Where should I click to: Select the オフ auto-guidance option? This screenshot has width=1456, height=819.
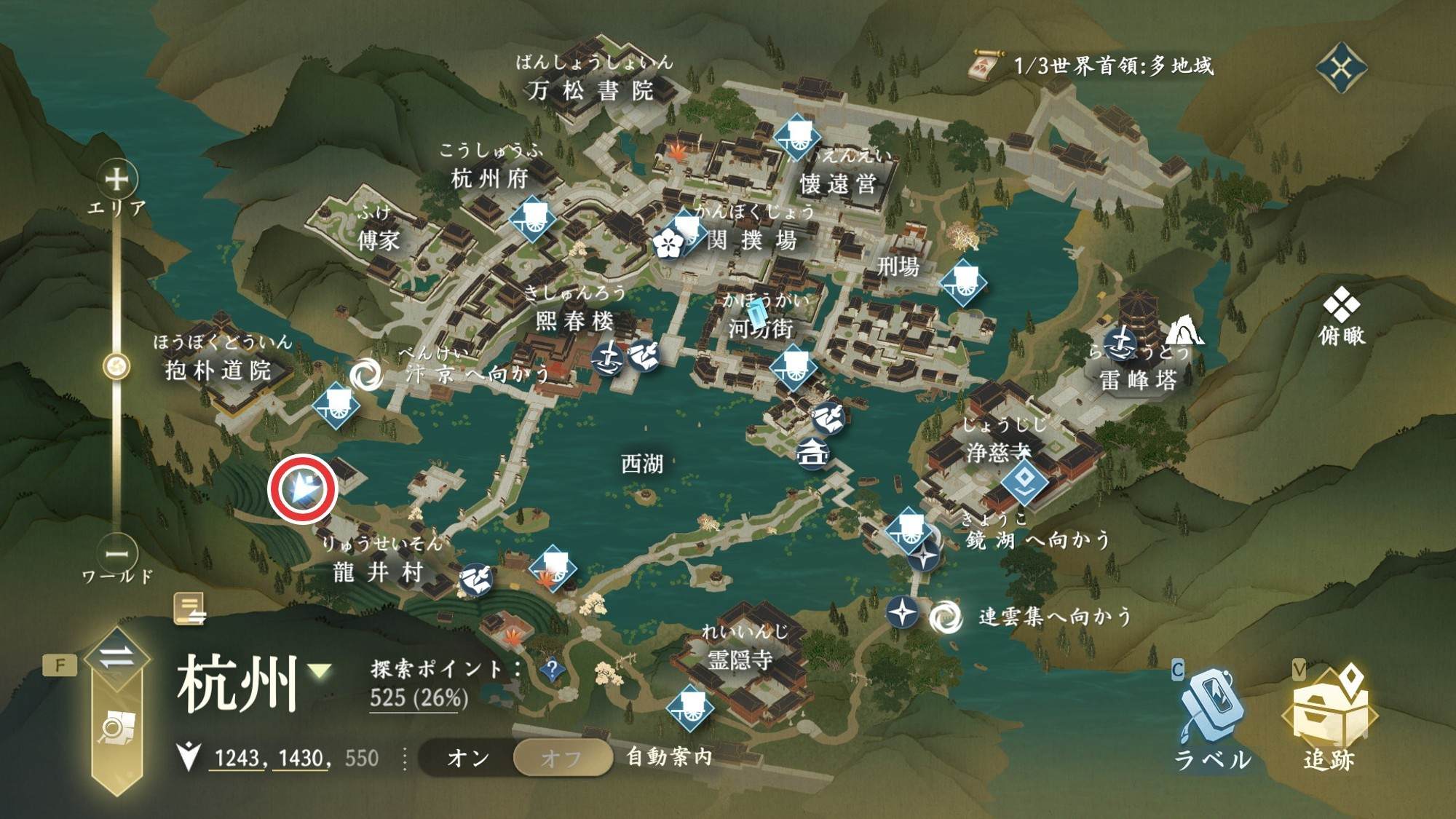coord(561,758)
